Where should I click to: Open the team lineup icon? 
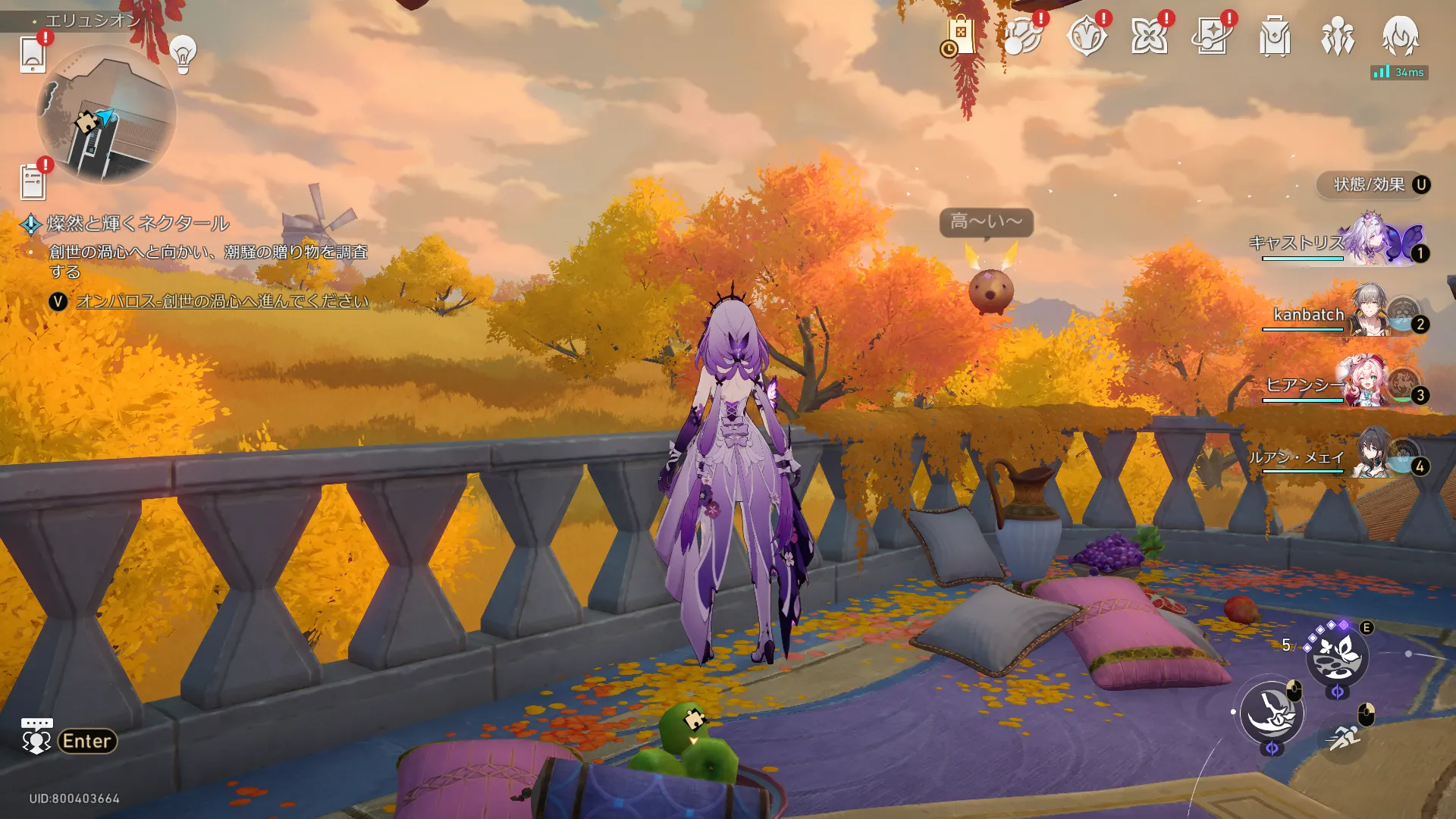[x=1338, y=36]
